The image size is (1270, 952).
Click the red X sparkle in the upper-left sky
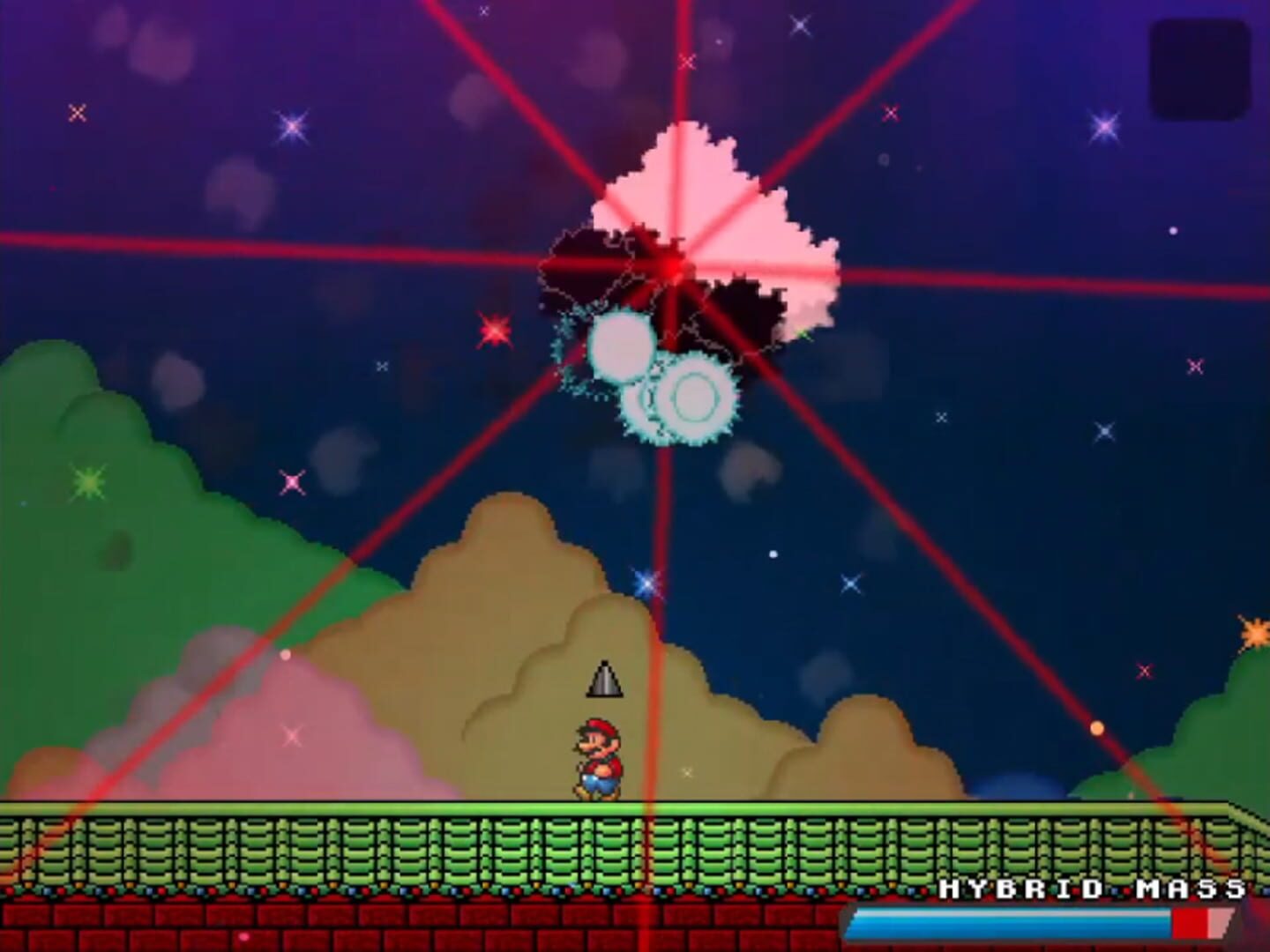[x=78, y=113]
